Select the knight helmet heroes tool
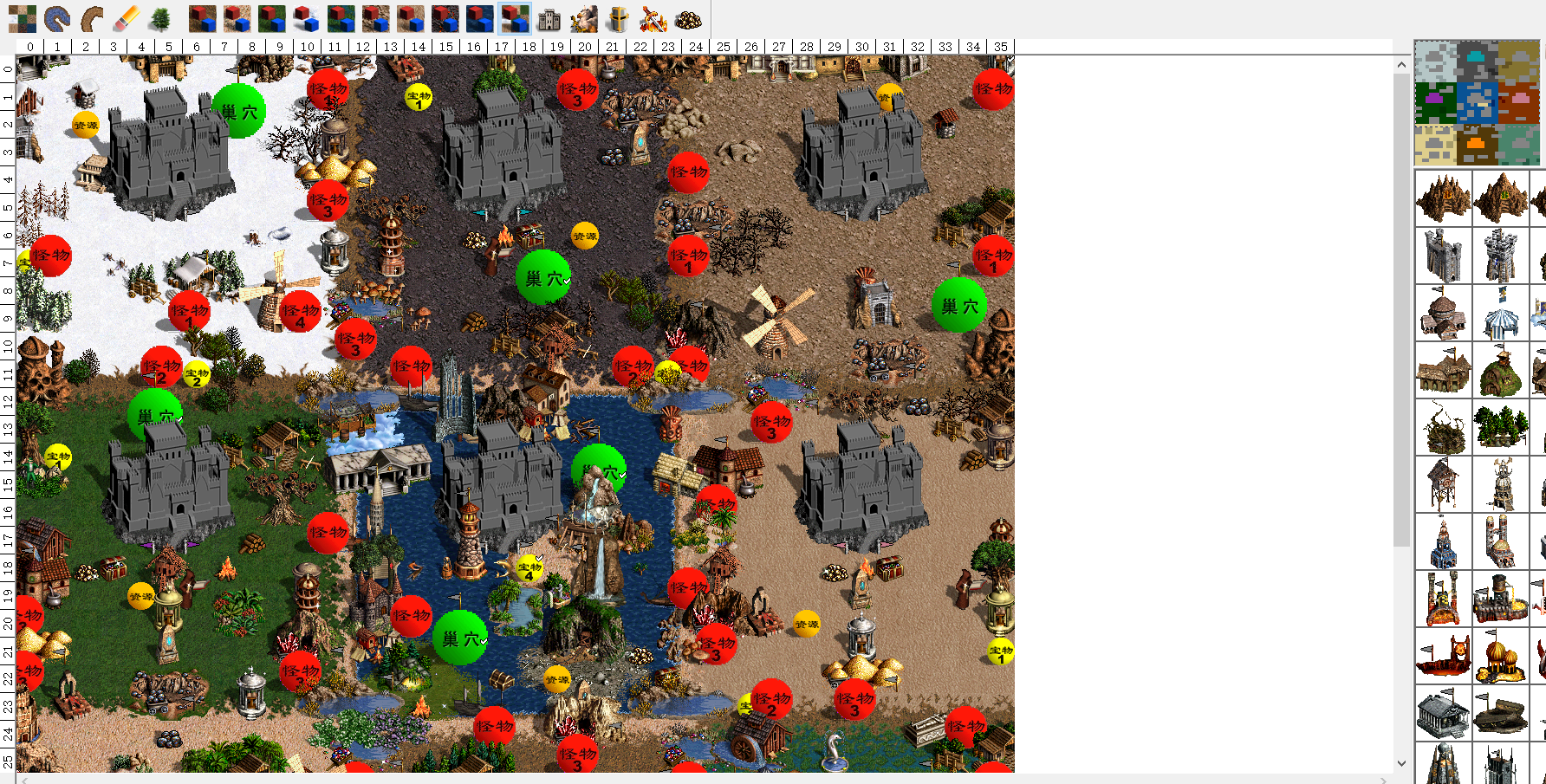The height and width of the screenshot is (784, 1546). [618, 18]
